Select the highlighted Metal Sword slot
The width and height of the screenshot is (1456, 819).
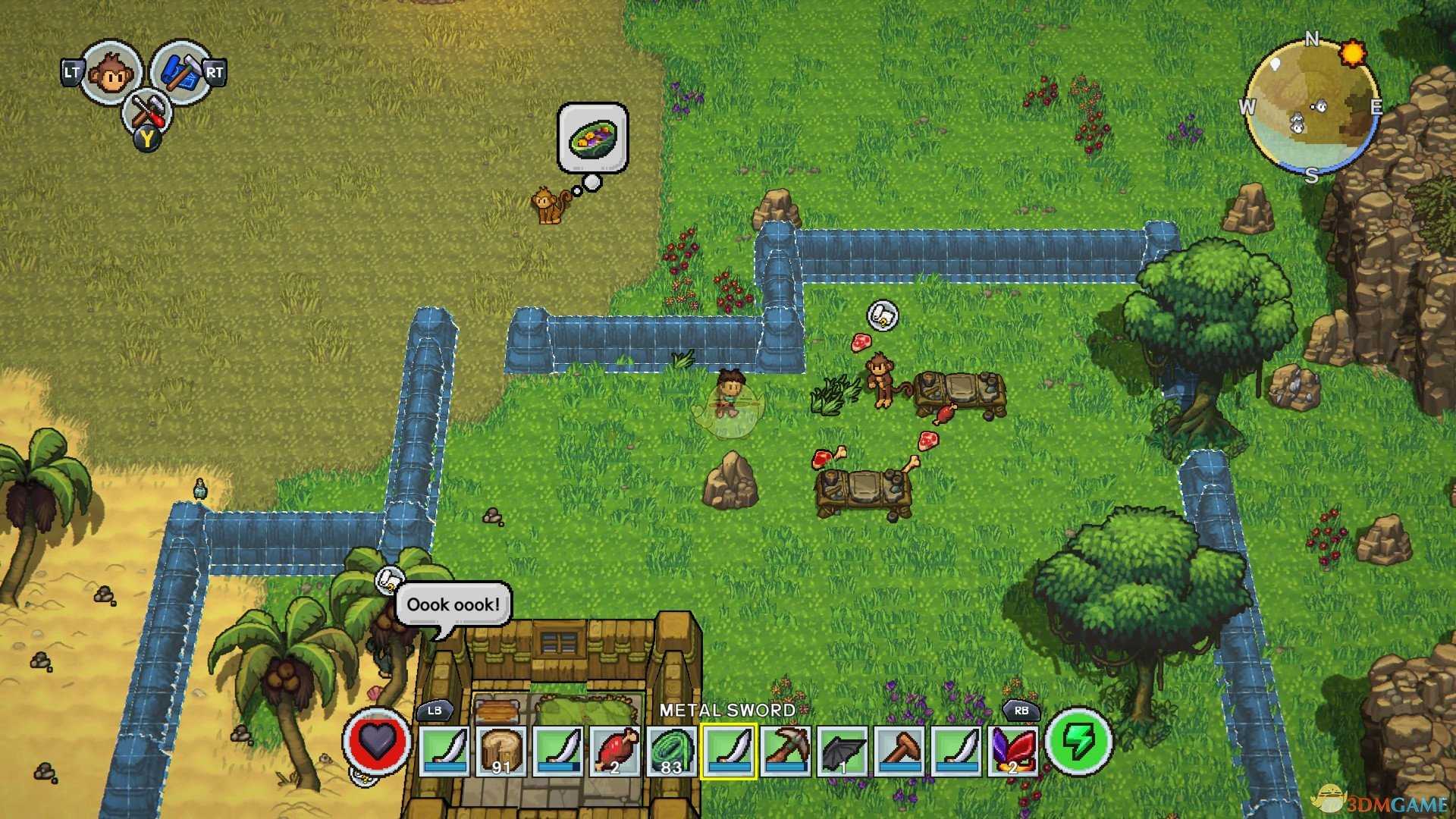click(x=729, y=751)
